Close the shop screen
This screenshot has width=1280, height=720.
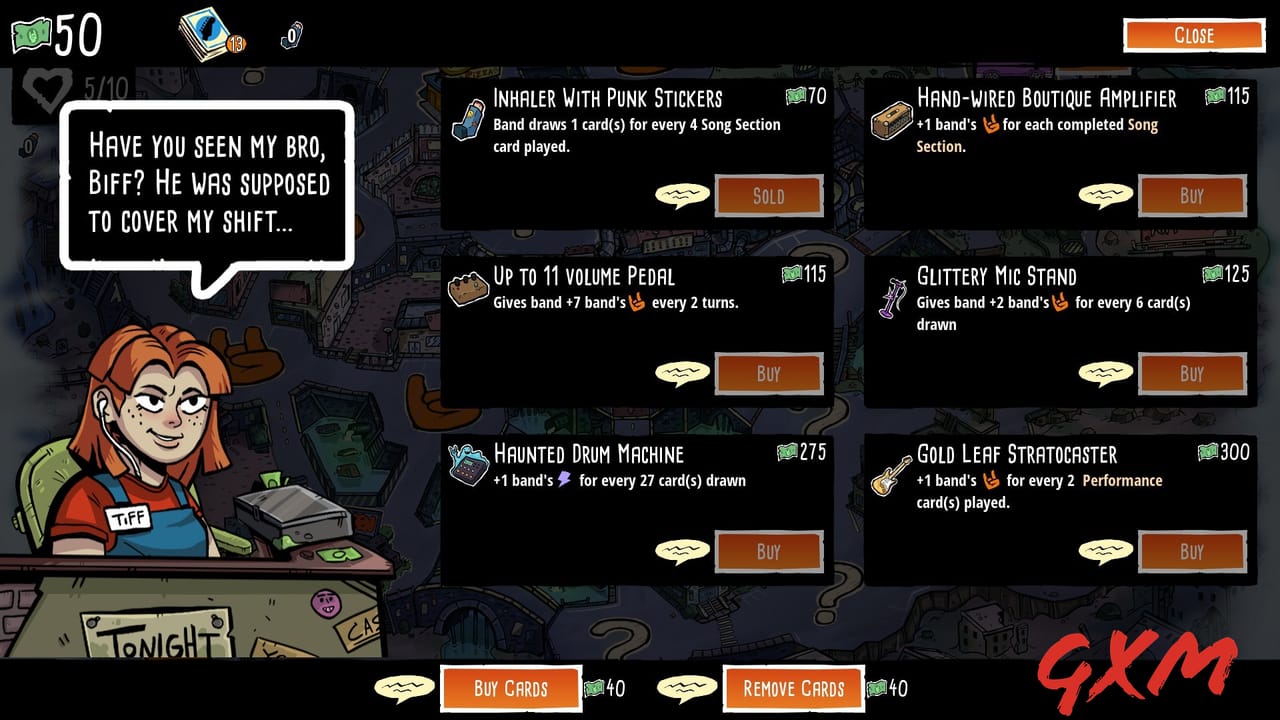pos(1195,35)
